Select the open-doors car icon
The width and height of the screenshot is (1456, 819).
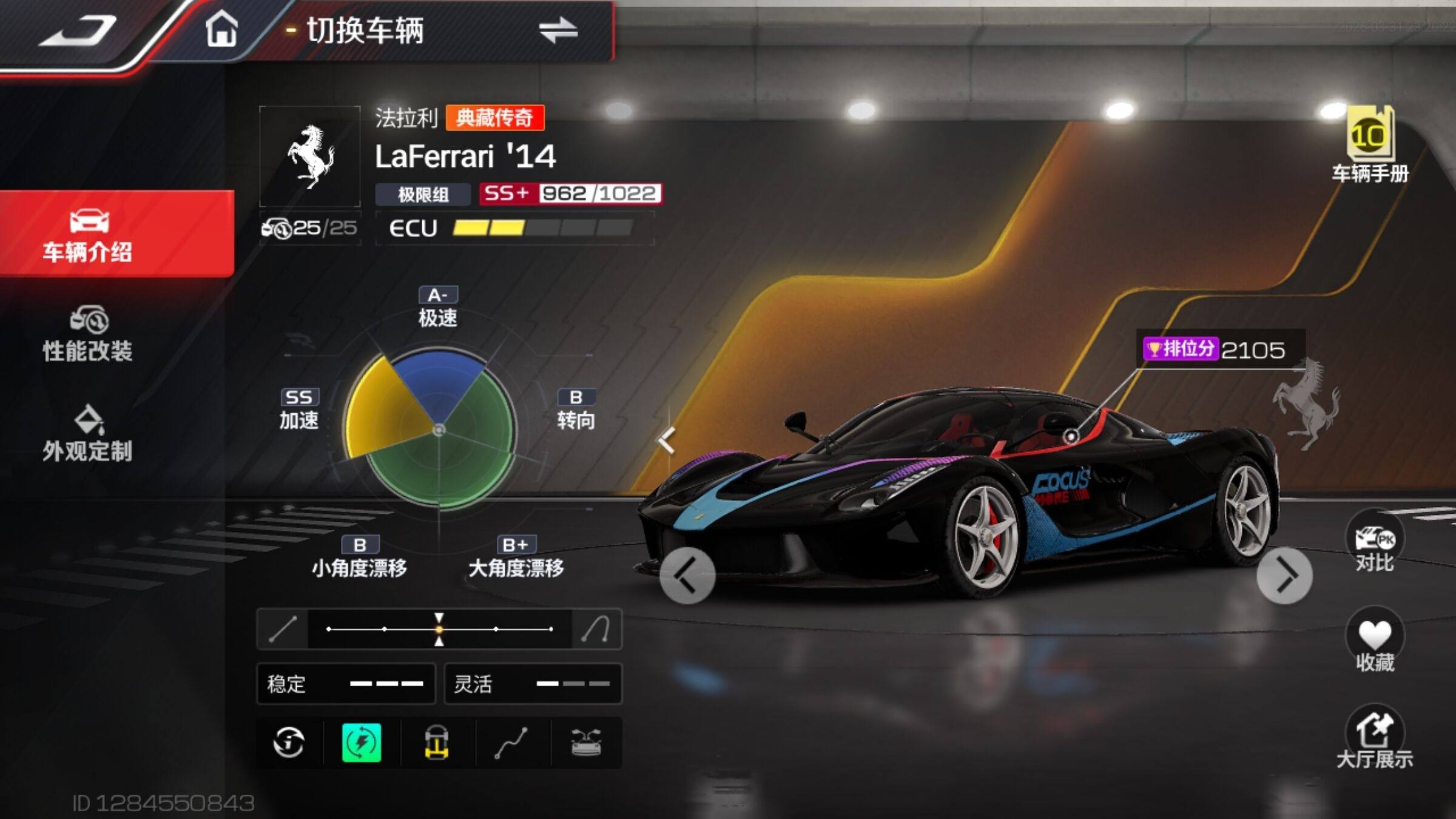[x=586, y=743]
